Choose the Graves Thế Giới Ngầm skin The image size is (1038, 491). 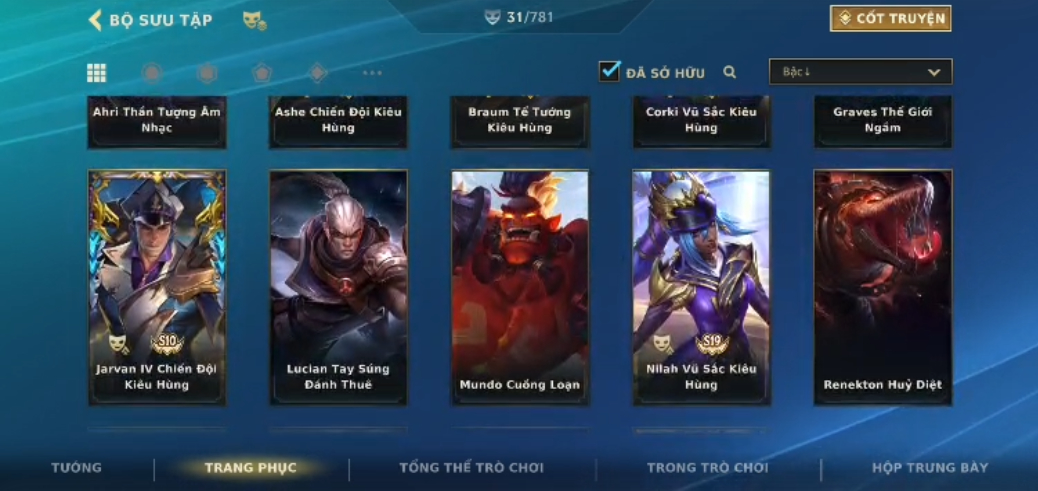(x=882, y=121)
